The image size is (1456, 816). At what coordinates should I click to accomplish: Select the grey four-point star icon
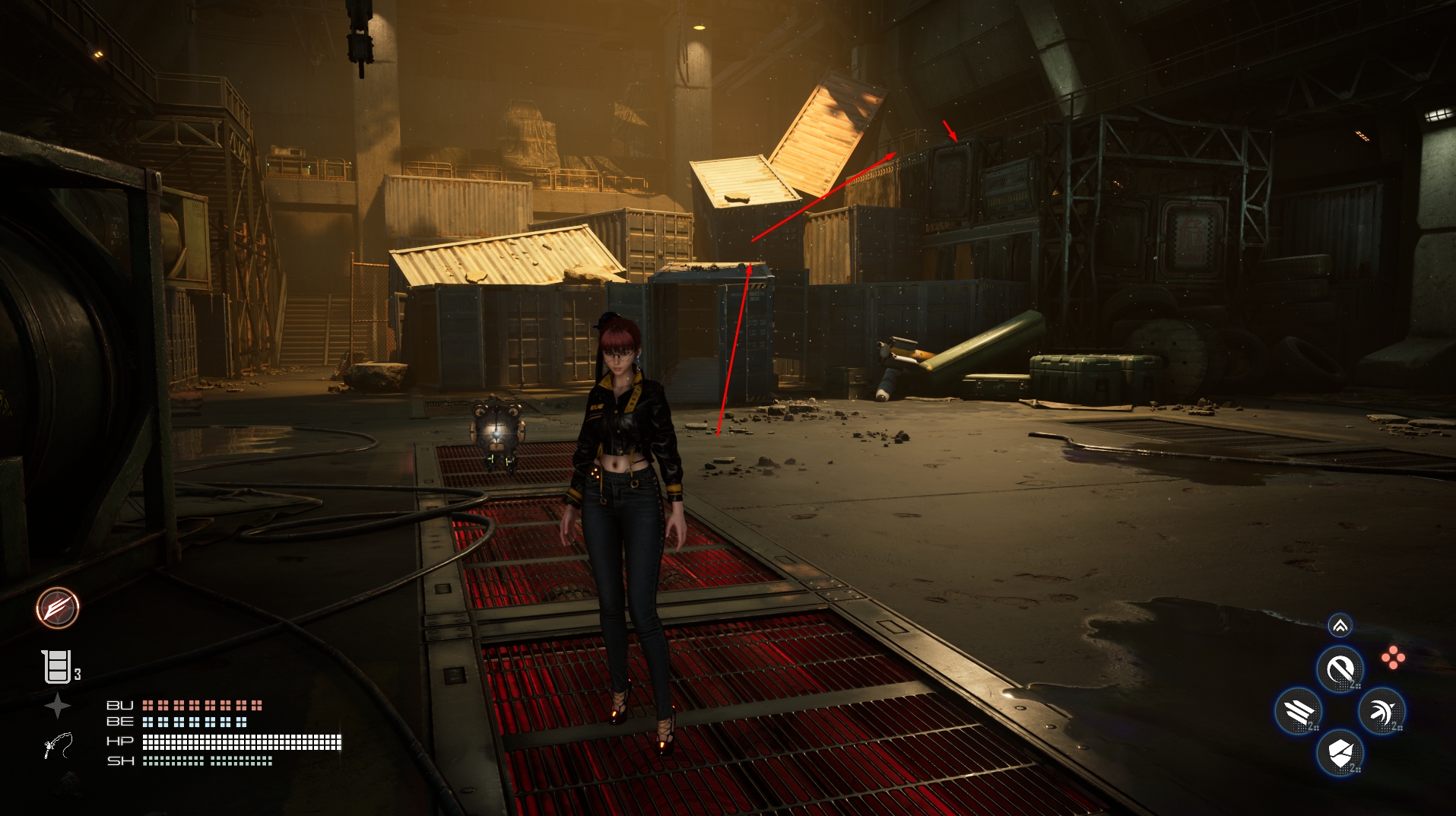coord(58,706)
